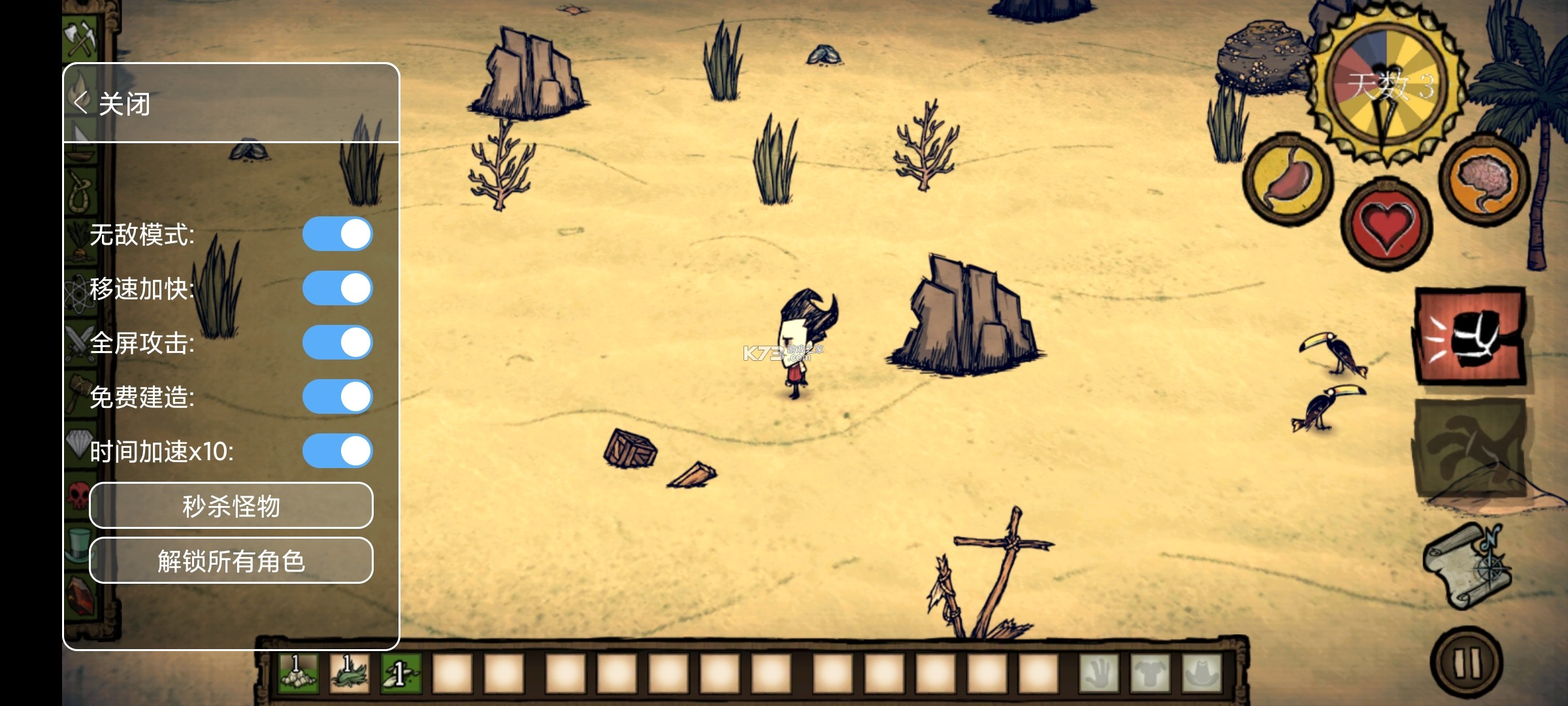Tap the dimmed grabbing hand action button
Image resolution: width=1568 pixels, height=706 pixels.
(1470, 449)
